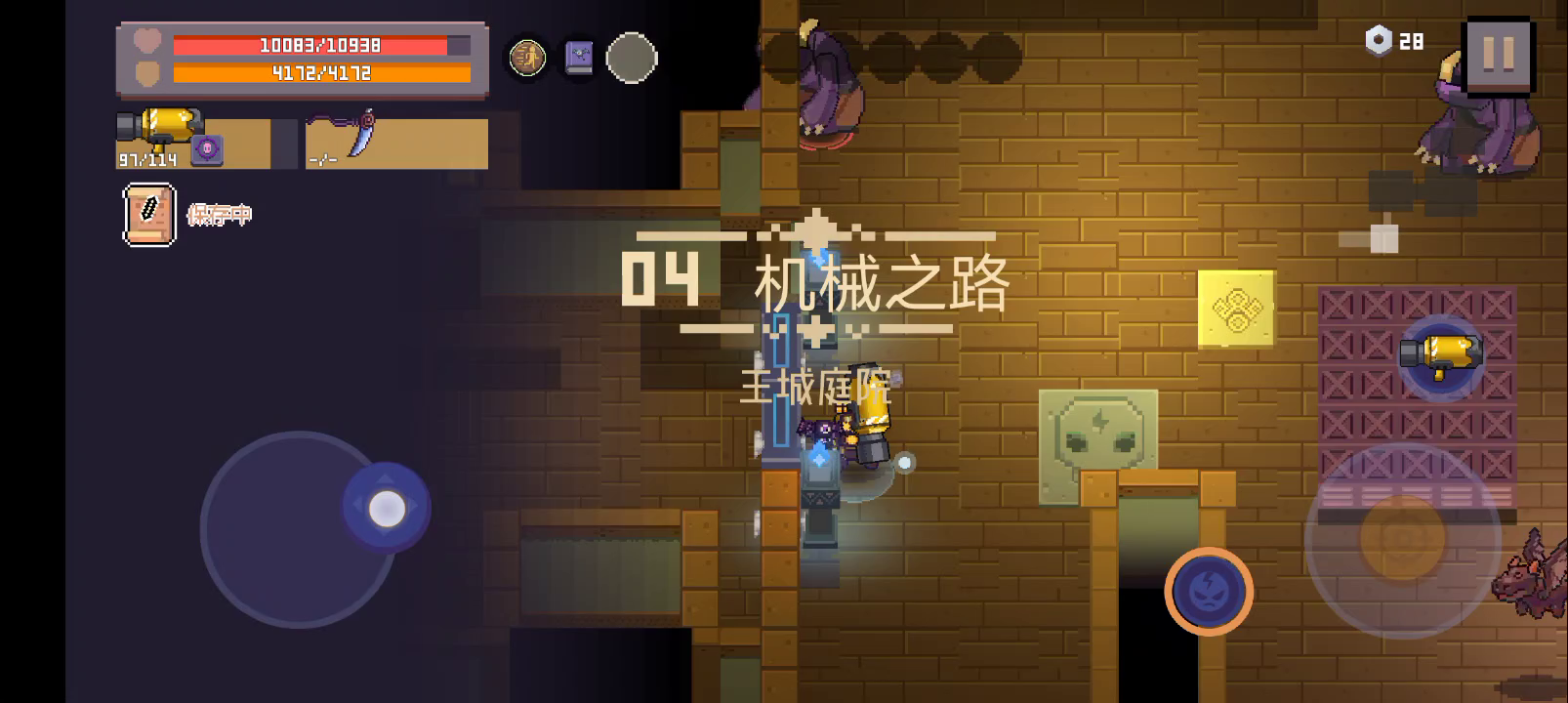Tap the purple gem charm under the cannon slot
This screenshot has height=703, width=1568.
coord(207,148)
